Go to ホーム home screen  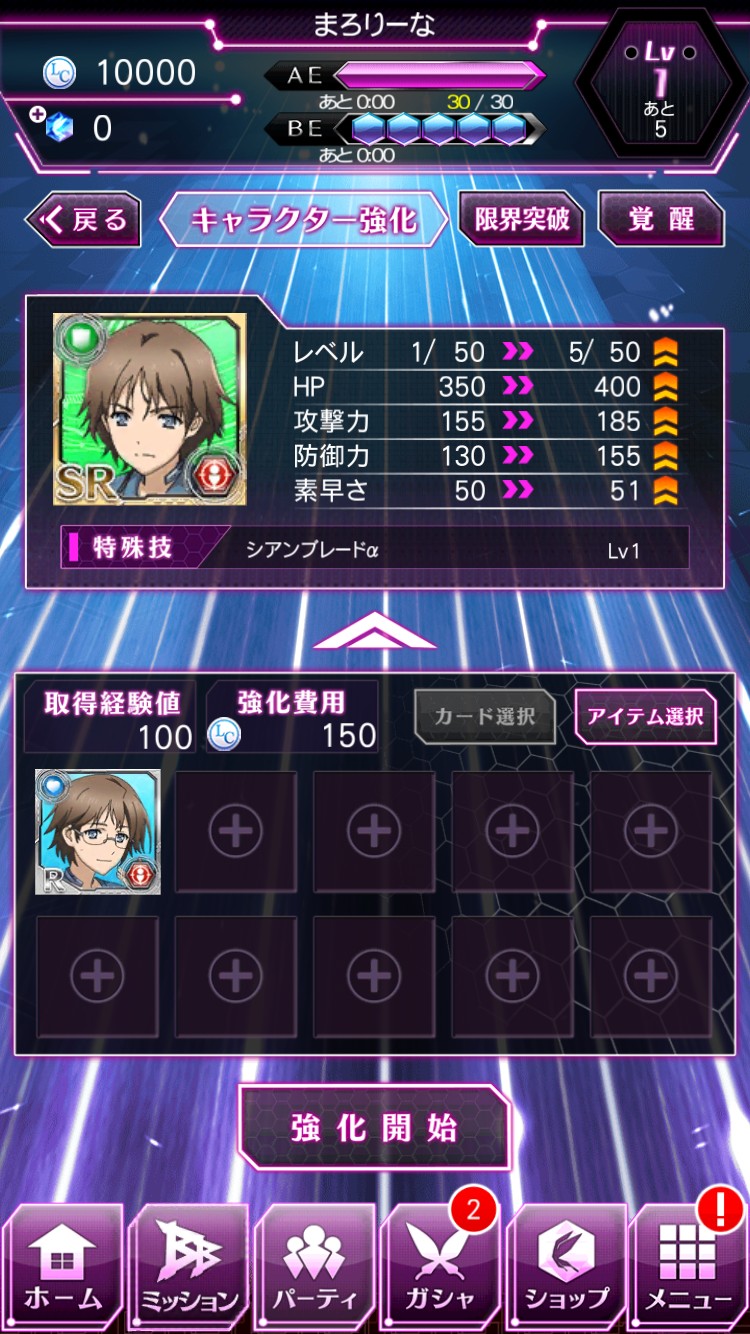[x=63, y=1269]
